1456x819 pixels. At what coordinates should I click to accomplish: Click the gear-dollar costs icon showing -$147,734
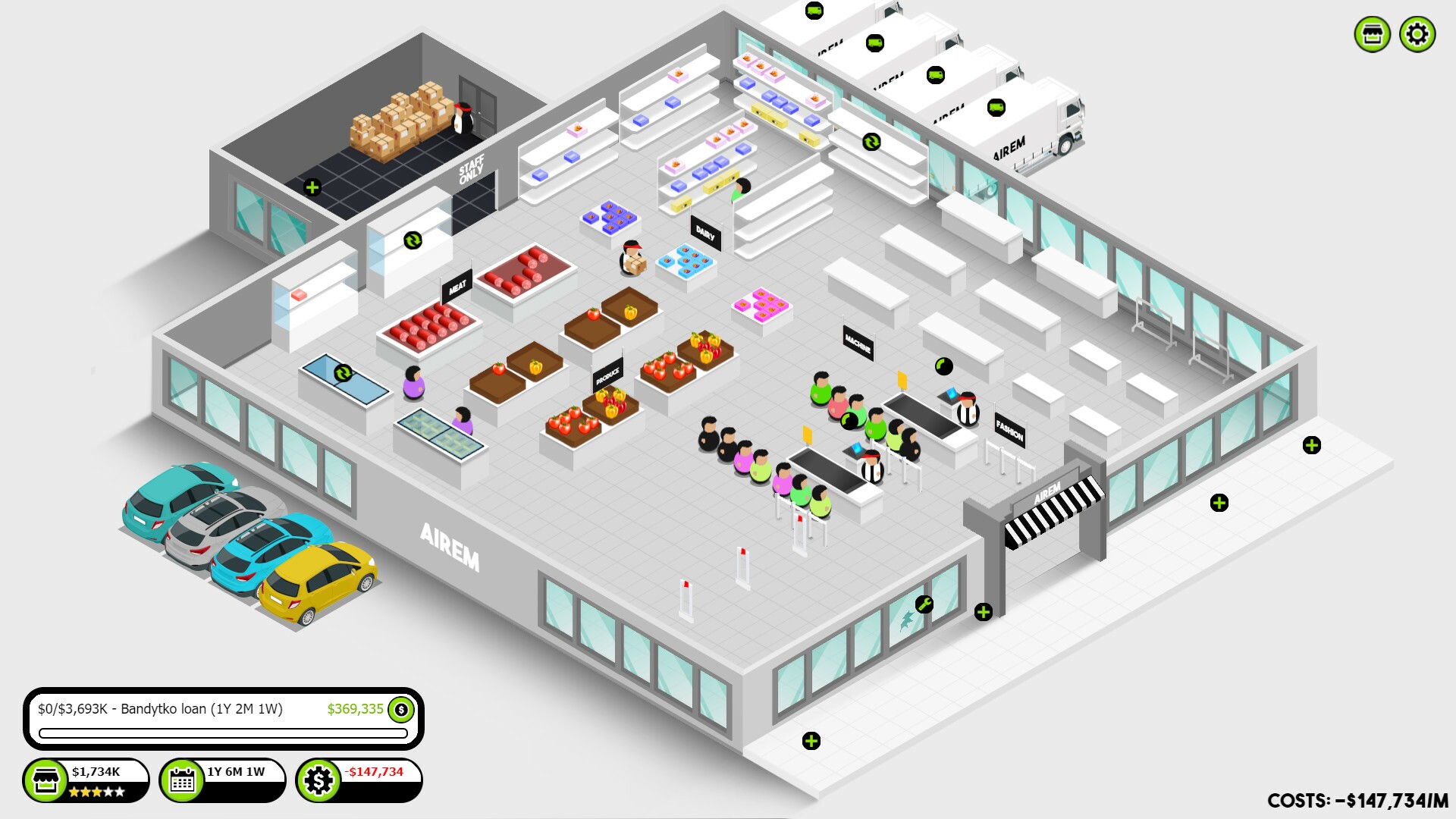click(319, 779)
